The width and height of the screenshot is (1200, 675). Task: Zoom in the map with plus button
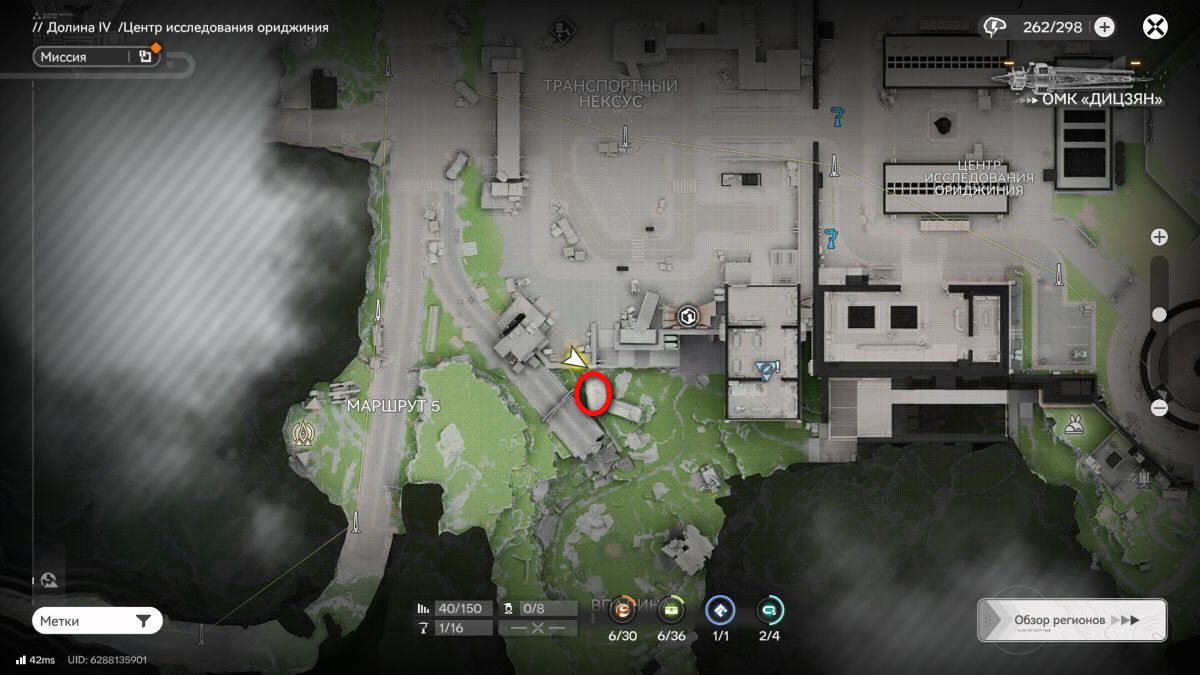(1159, 237)
